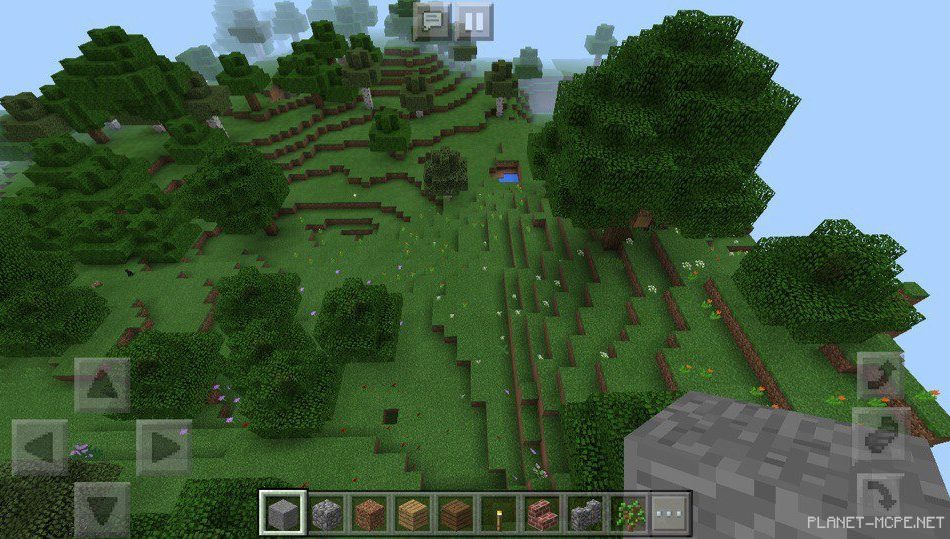Select the smooth stone block slot
Viewport: 950px width, 539px height.
coord(282,514)
